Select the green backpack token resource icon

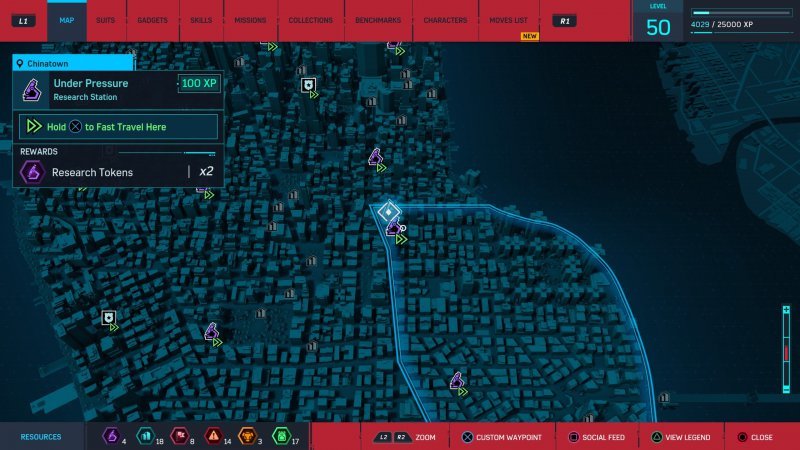click(x=280, y=436)
